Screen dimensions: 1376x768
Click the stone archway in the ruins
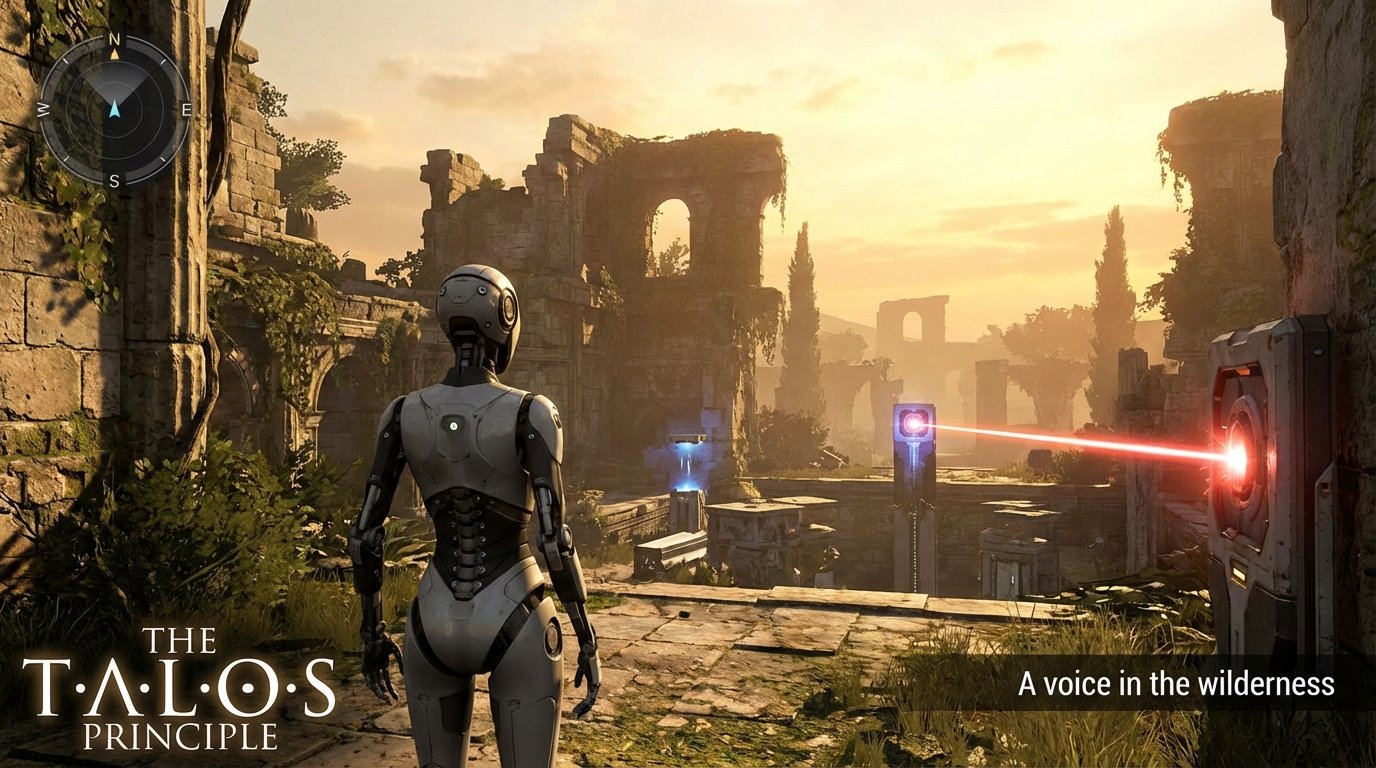(668, 240)
